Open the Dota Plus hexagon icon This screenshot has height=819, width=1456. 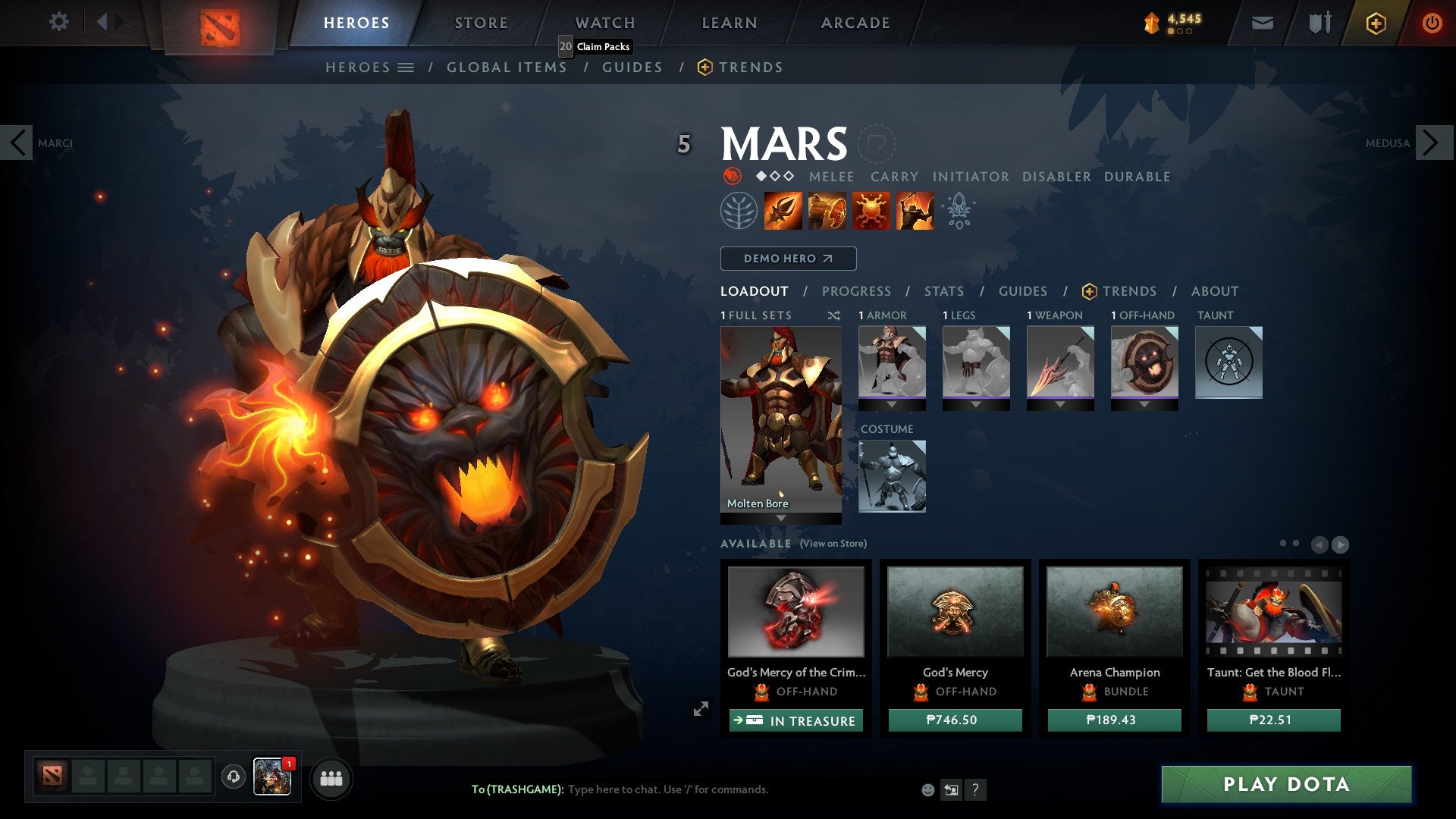(x=1375, y=23)
